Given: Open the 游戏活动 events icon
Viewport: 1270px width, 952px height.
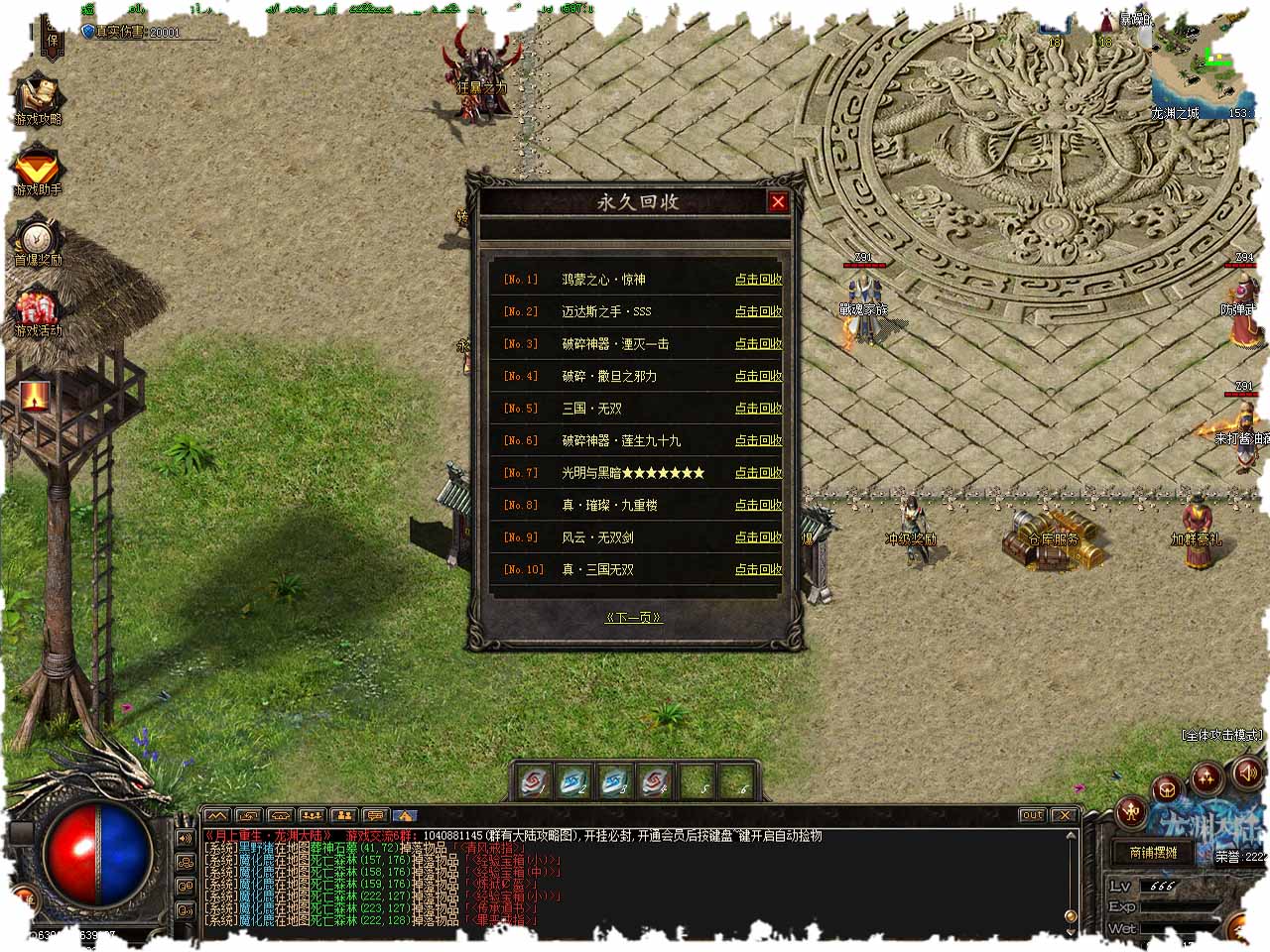Looking at the screenshot, I should click(x=38, y=311).
